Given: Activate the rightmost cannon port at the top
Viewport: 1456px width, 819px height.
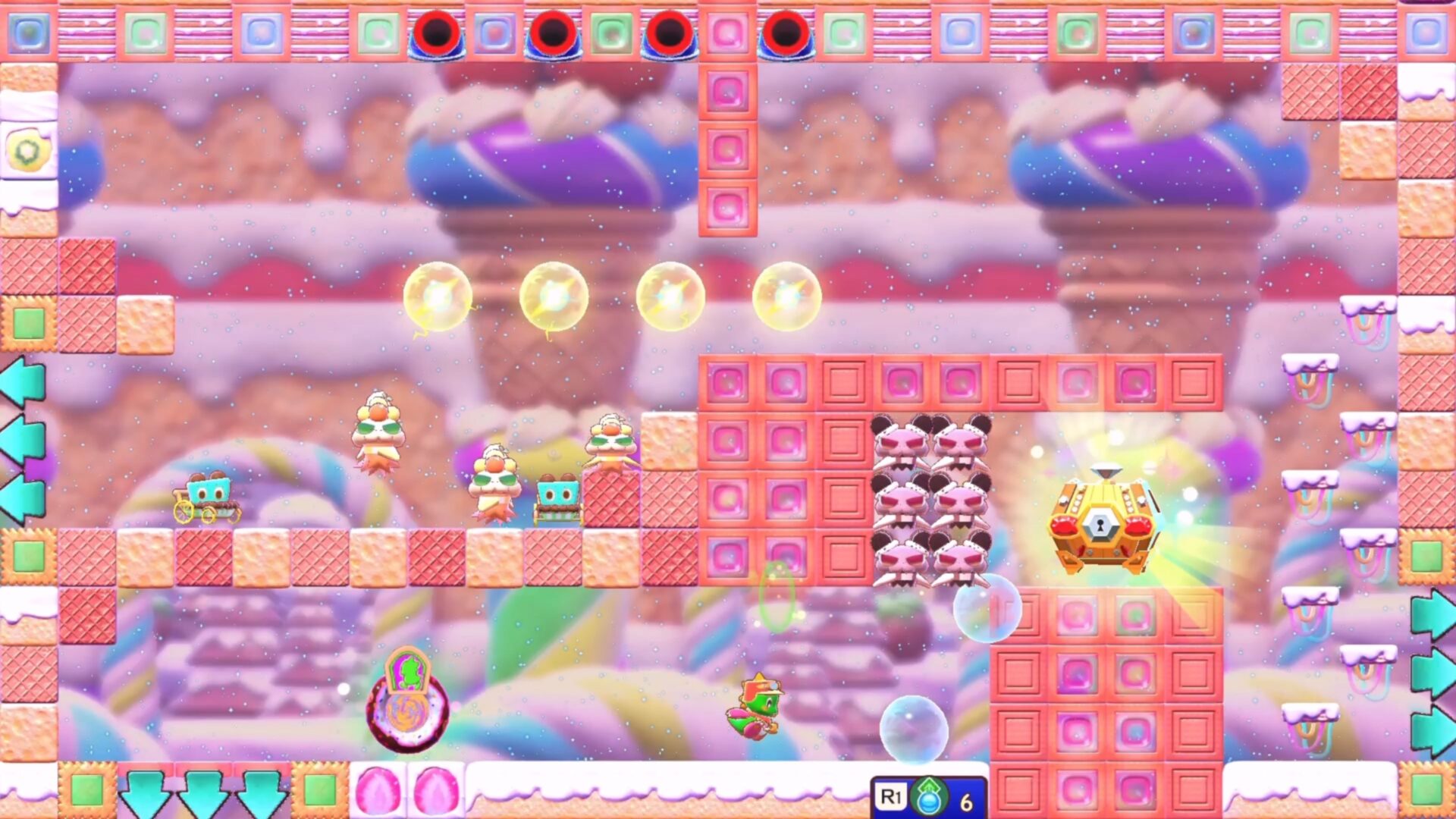Looking at the screenshot, I should point(785,30).
